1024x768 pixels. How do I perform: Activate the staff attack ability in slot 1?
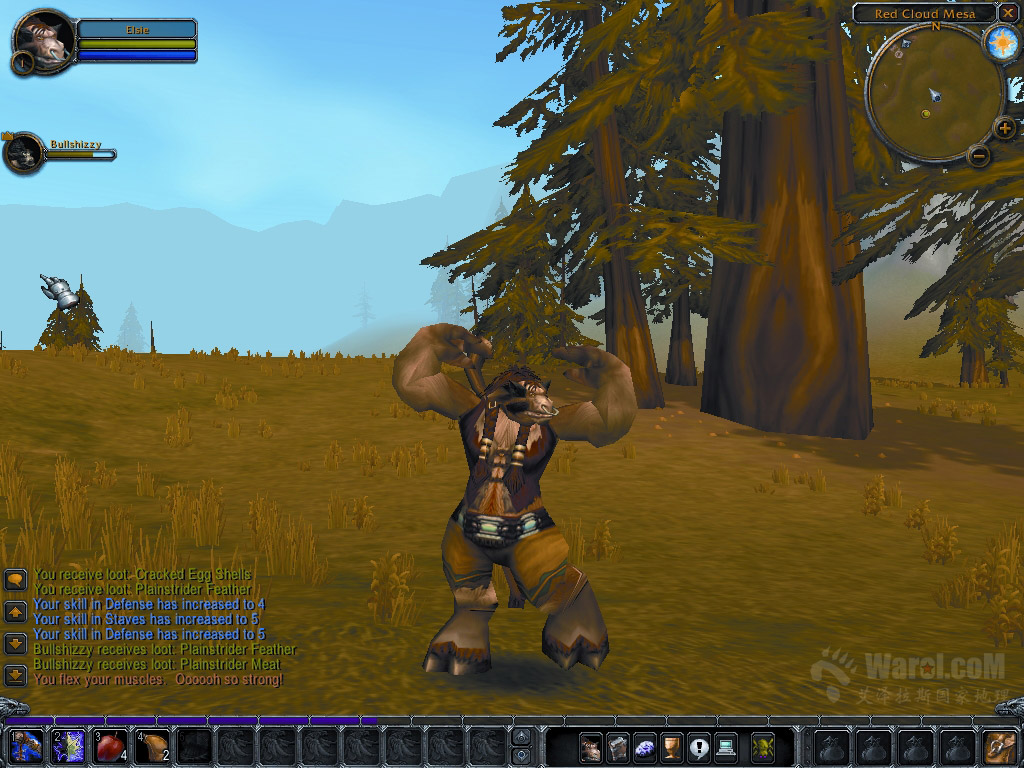(x=26, y=747)
